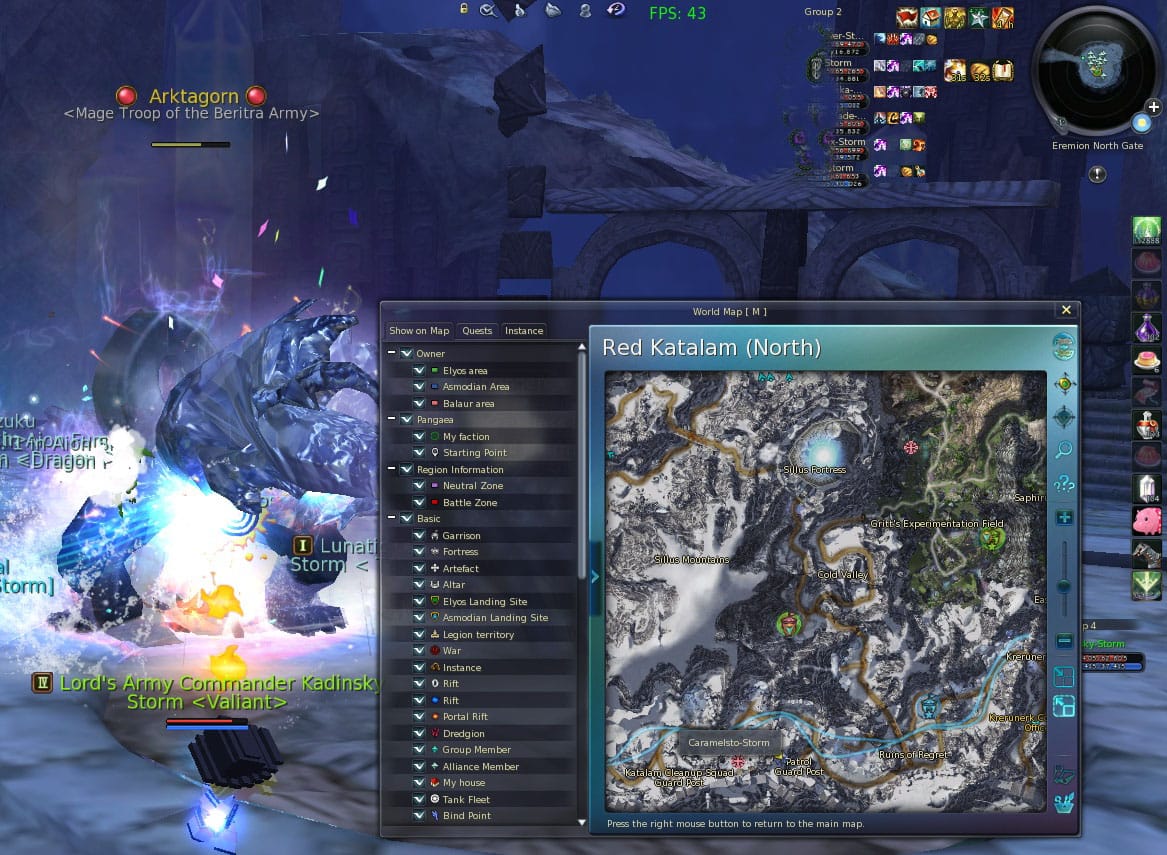Toggle Group Member visibility on map
This screenshot has width=1167, height=855.
pos(419,750)
